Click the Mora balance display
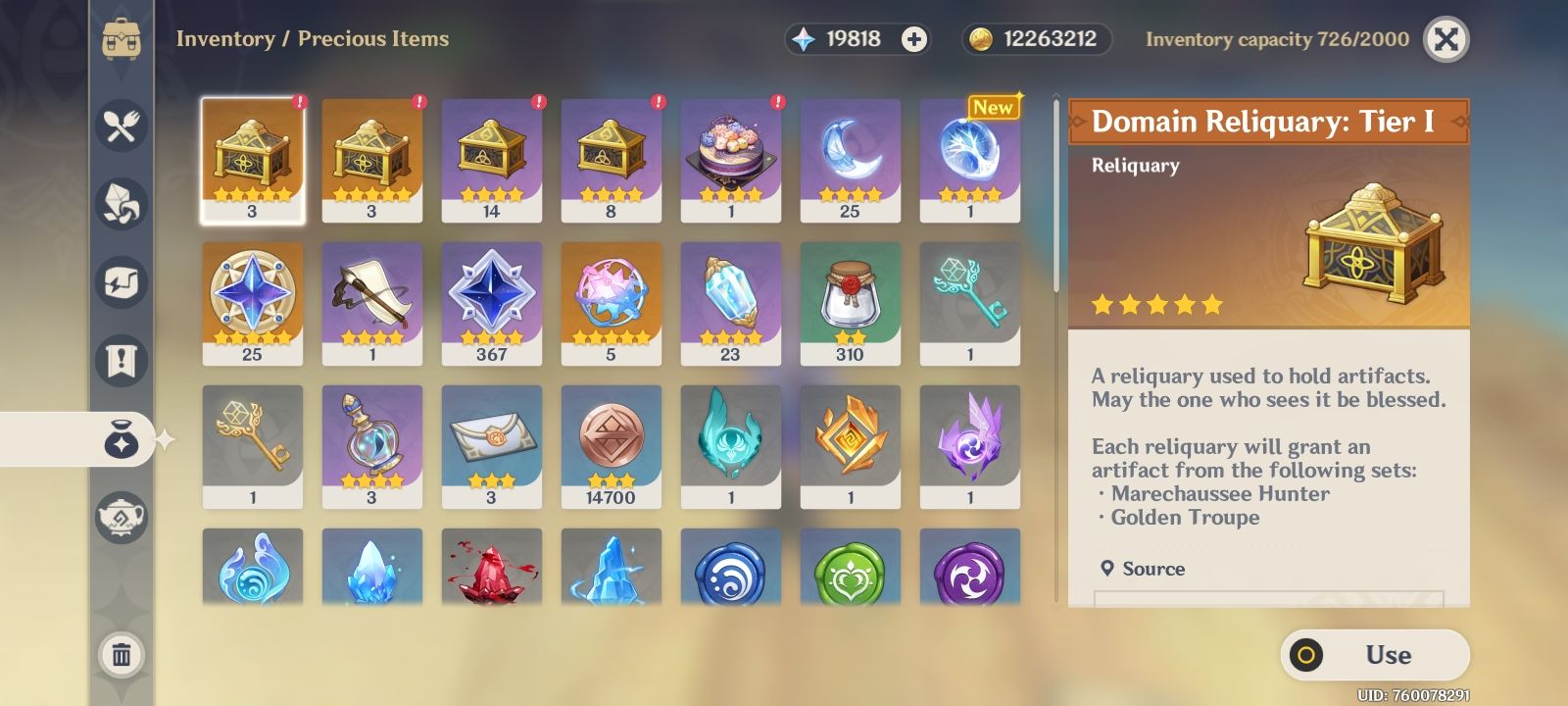The height and width of the screenshot is (706, 1568). pos(1034,41)
